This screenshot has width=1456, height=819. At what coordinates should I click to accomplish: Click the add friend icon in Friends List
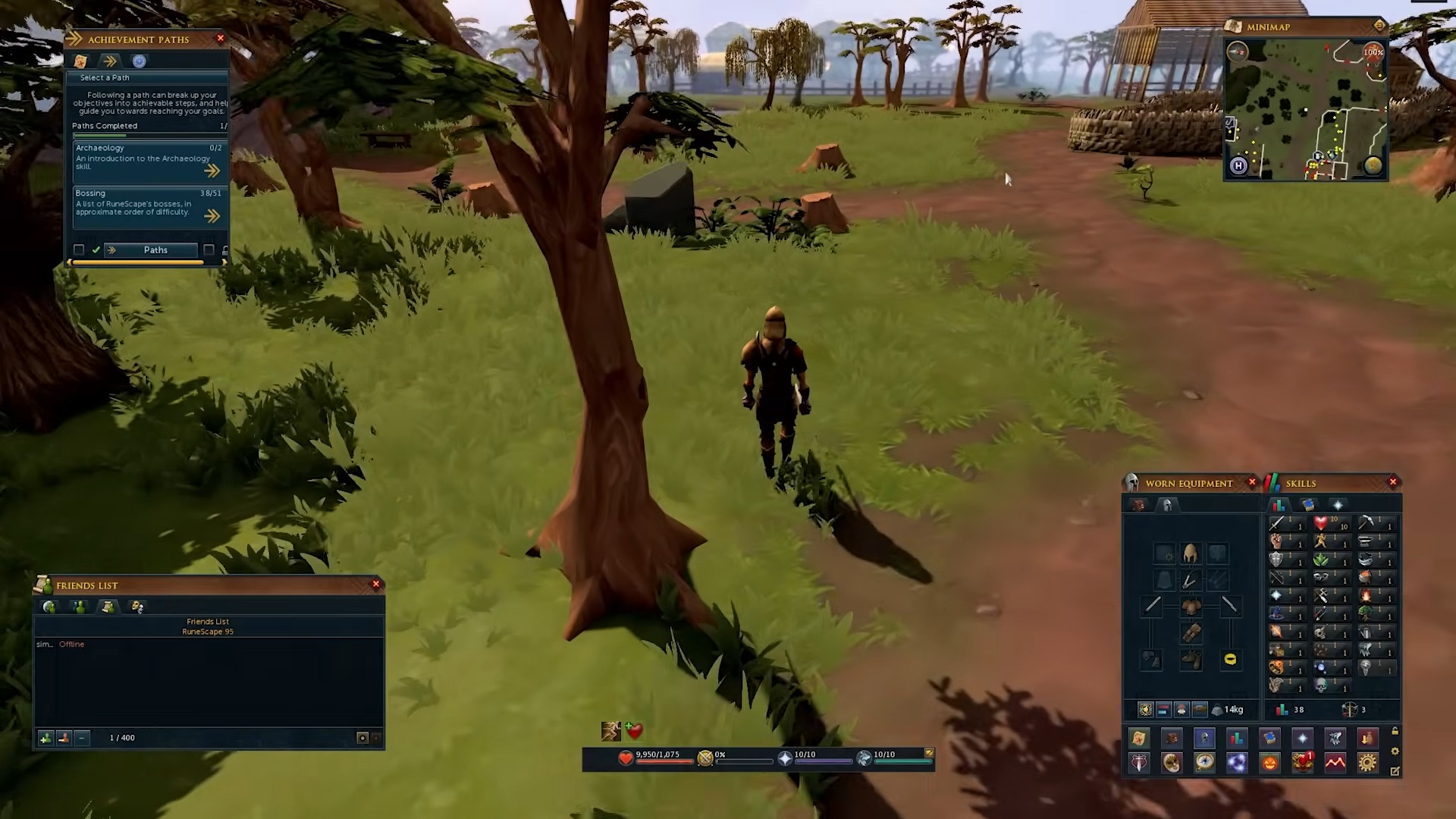45,737
